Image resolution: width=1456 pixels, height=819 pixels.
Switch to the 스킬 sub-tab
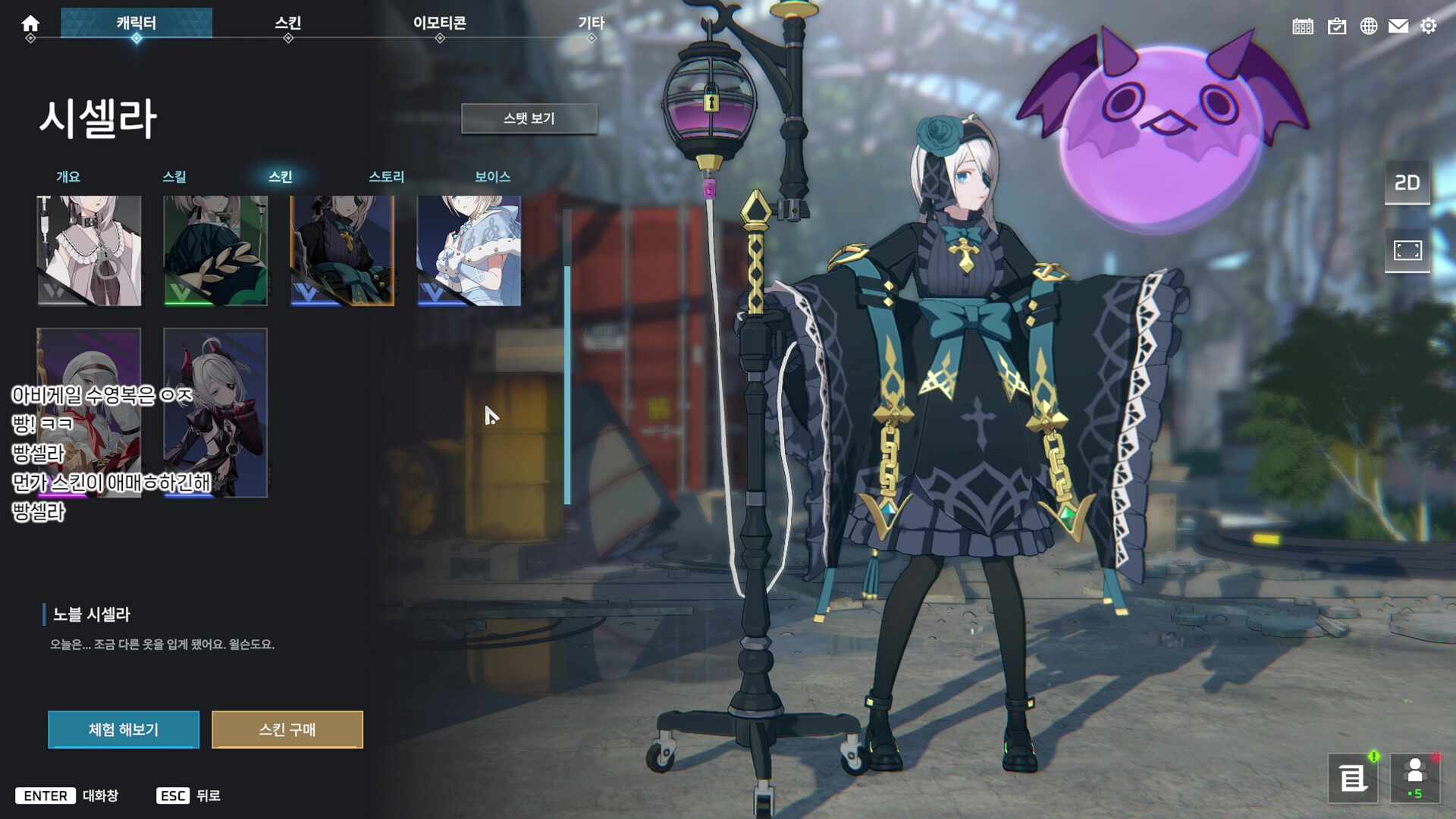174,177
